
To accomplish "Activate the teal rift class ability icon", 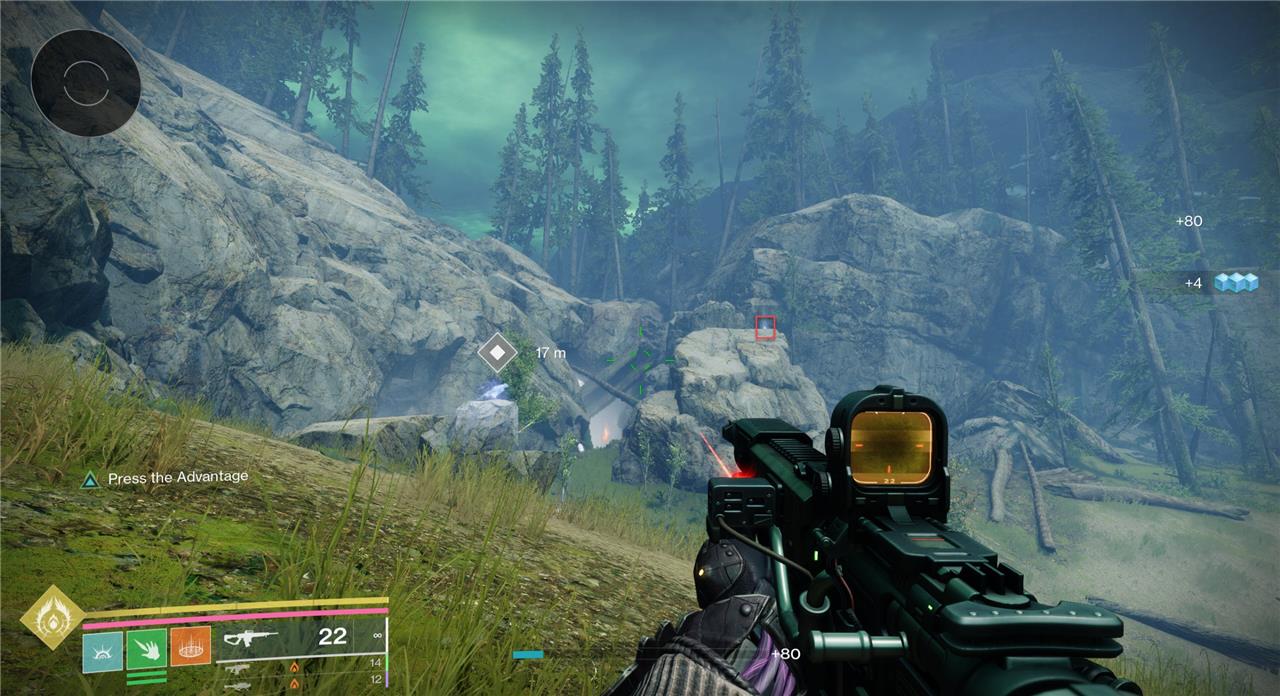I will [x=102, y=650].
